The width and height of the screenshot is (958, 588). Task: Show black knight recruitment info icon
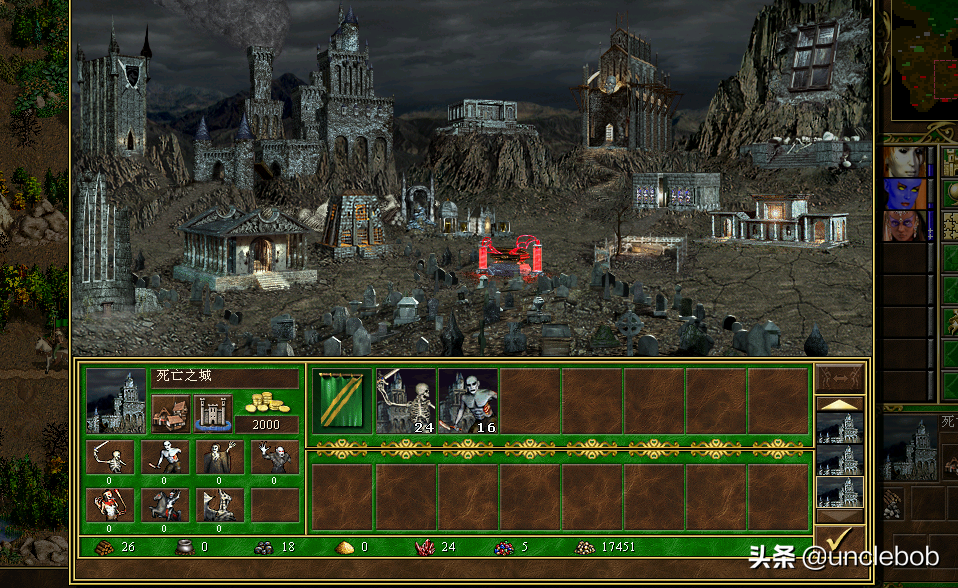pos(165,505)
